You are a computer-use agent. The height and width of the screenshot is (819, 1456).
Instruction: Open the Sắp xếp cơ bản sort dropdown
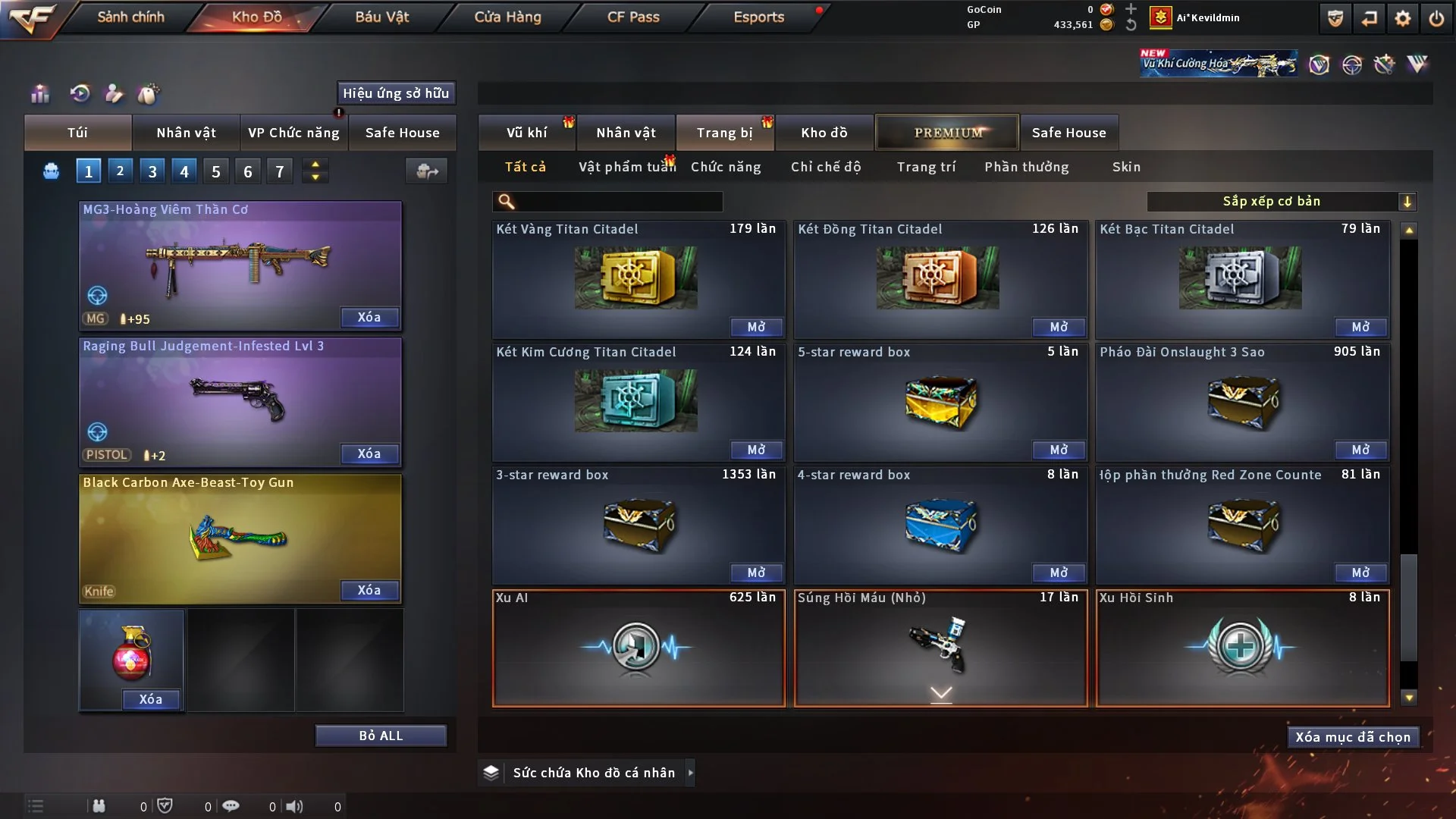click(x=1280, y=202)
